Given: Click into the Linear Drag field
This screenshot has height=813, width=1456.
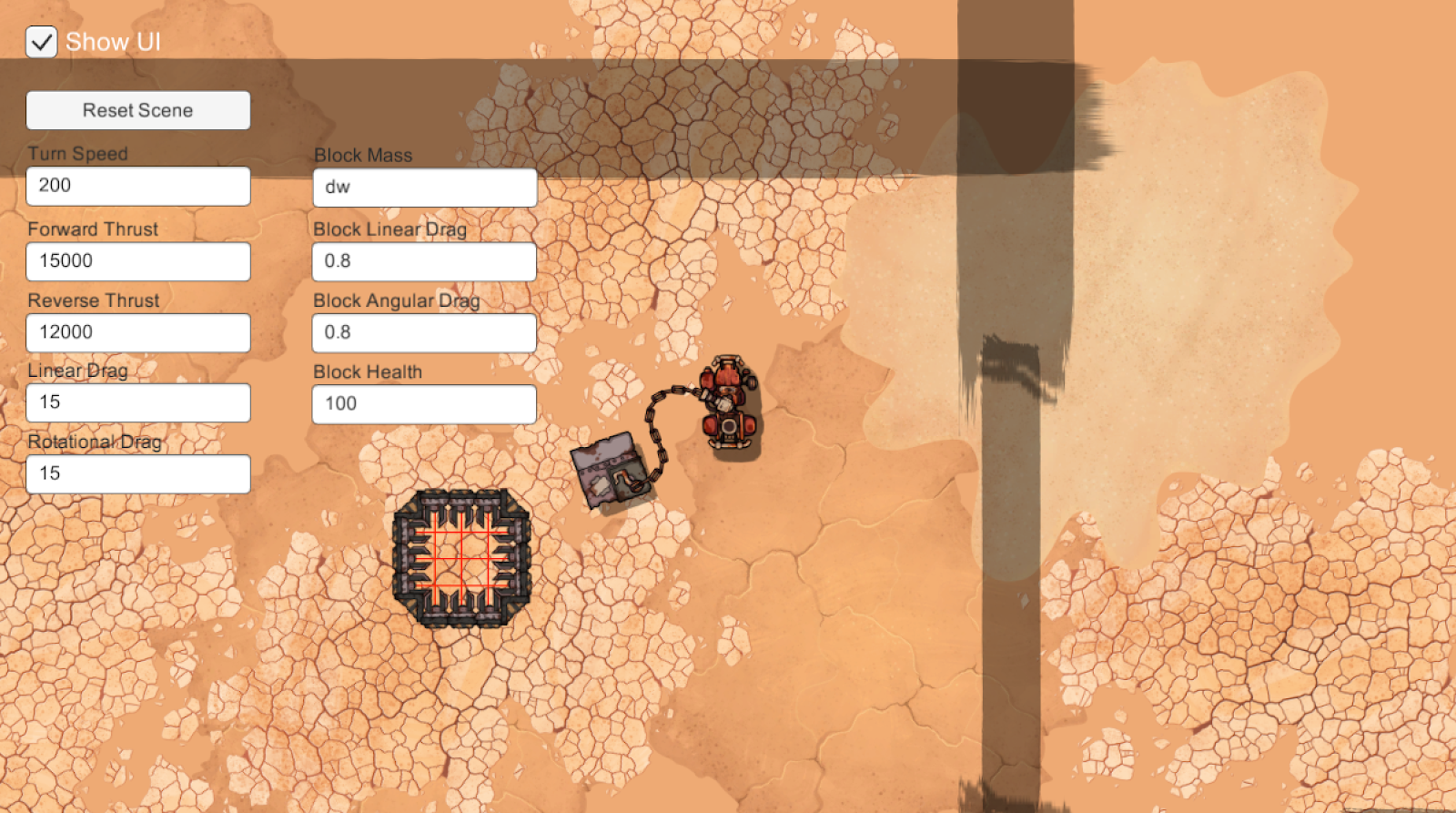Looking at the screenshot, I should coord(138,402).
